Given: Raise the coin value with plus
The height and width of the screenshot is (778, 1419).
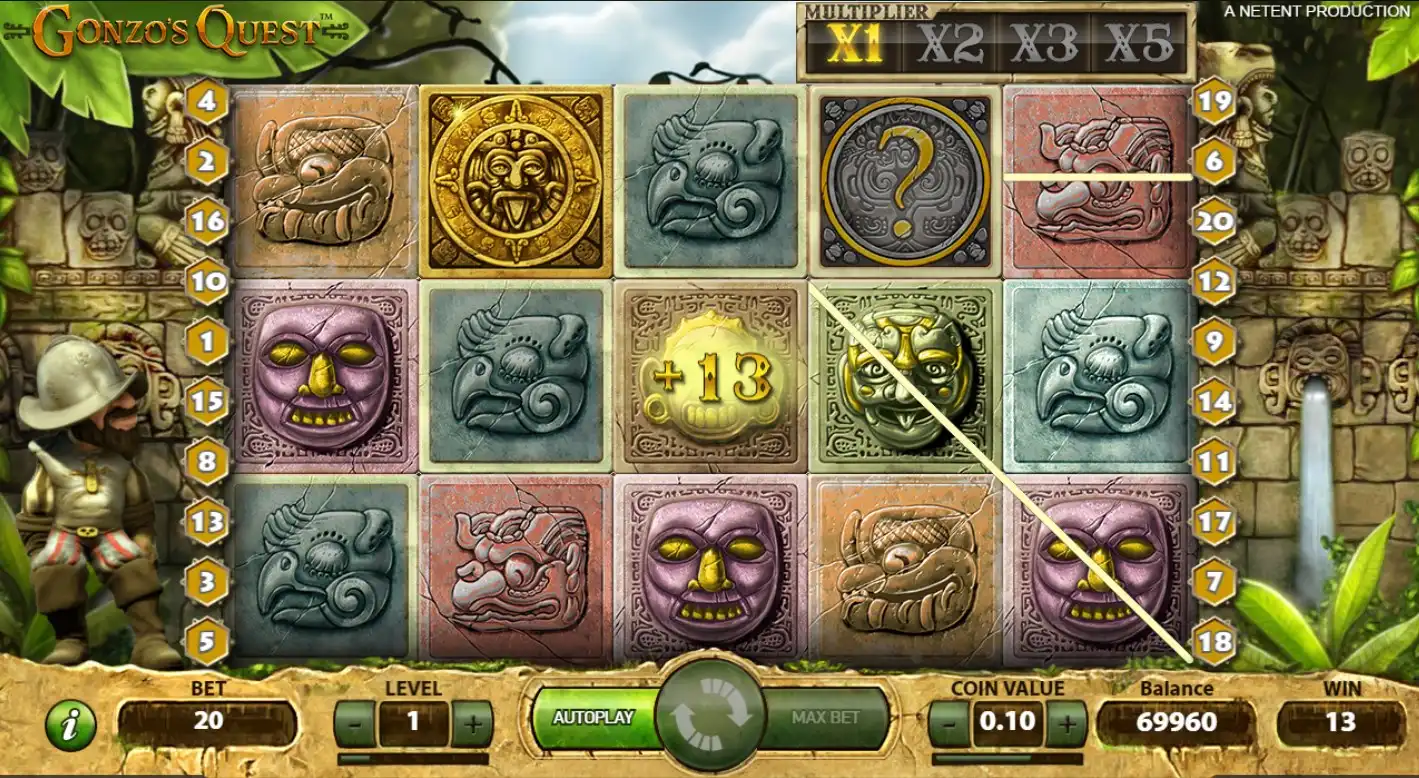Looking at the screenshot, I should click(1067, 720).
